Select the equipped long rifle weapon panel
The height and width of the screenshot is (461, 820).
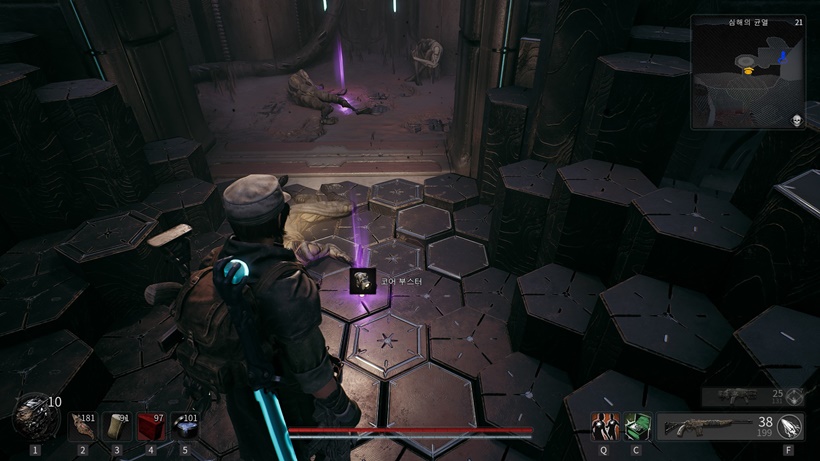(x=716, y=427)
